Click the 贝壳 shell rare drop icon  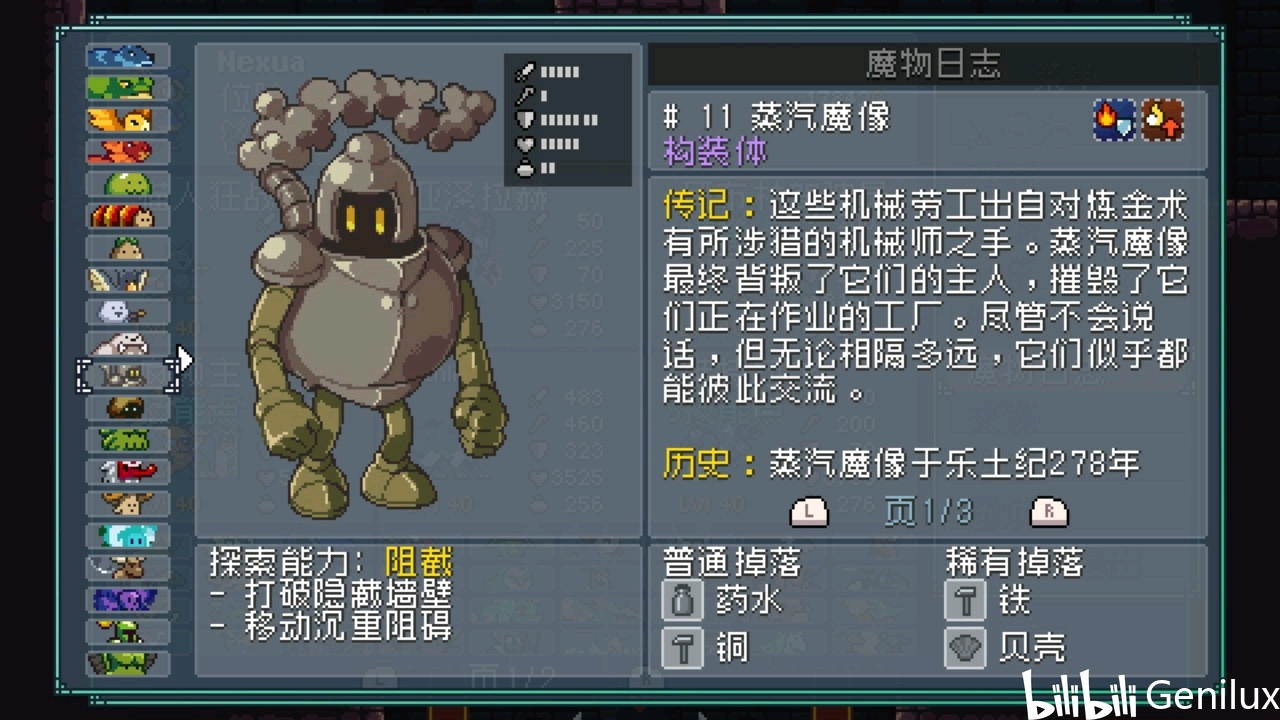click(x=966, y=648)
